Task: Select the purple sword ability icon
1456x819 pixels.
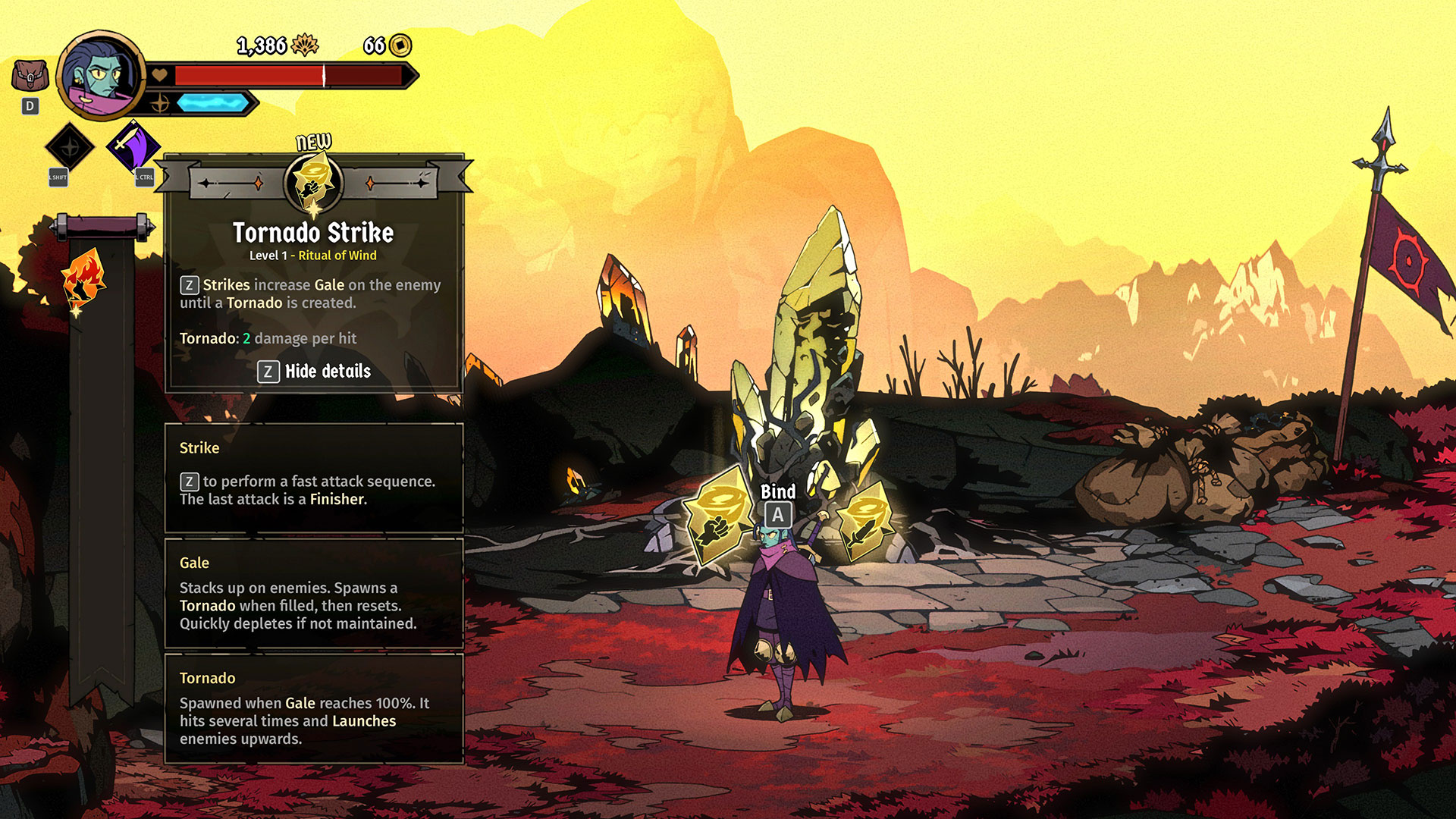Action: 133,146
